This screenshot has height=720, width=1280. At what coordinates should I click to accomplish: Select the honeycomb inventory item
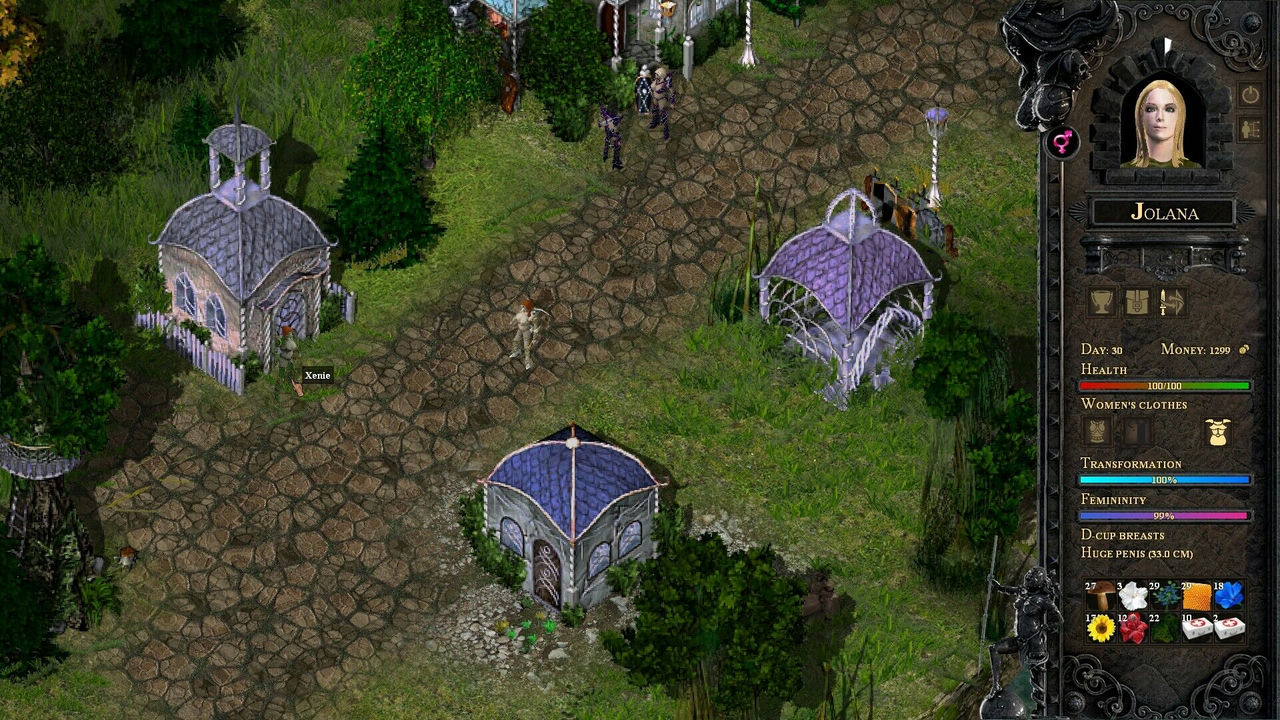click(x=1197, y=595)
